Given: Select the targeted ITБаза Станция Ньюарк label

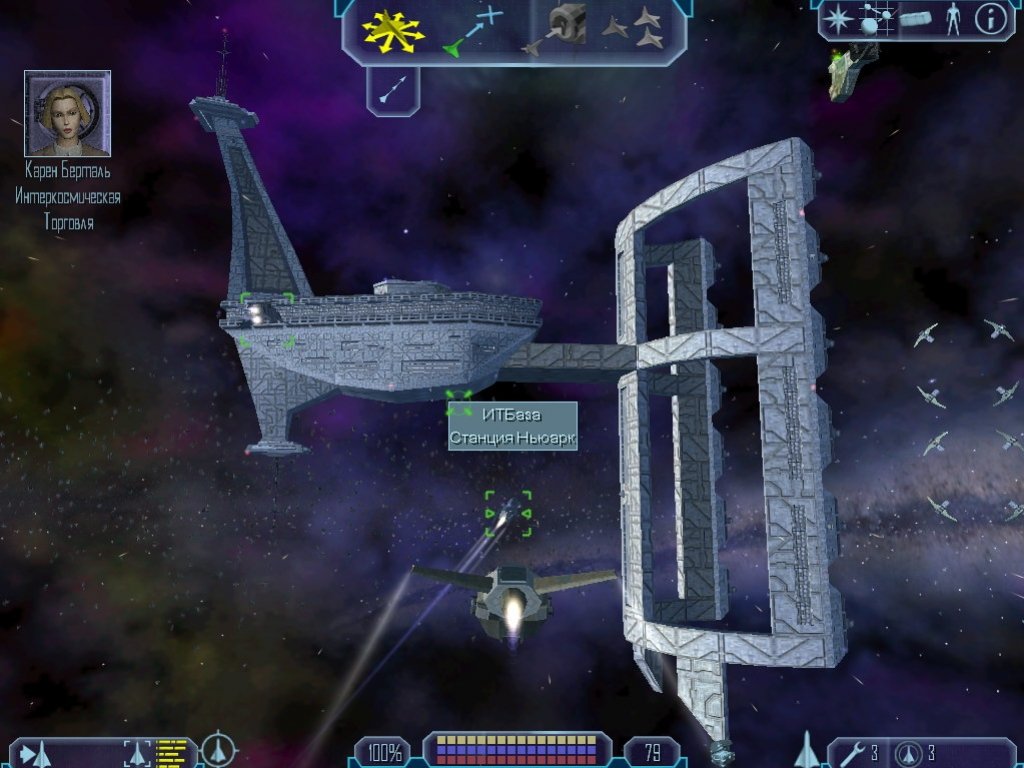Looking at the screenshot, I should (512, 426).
